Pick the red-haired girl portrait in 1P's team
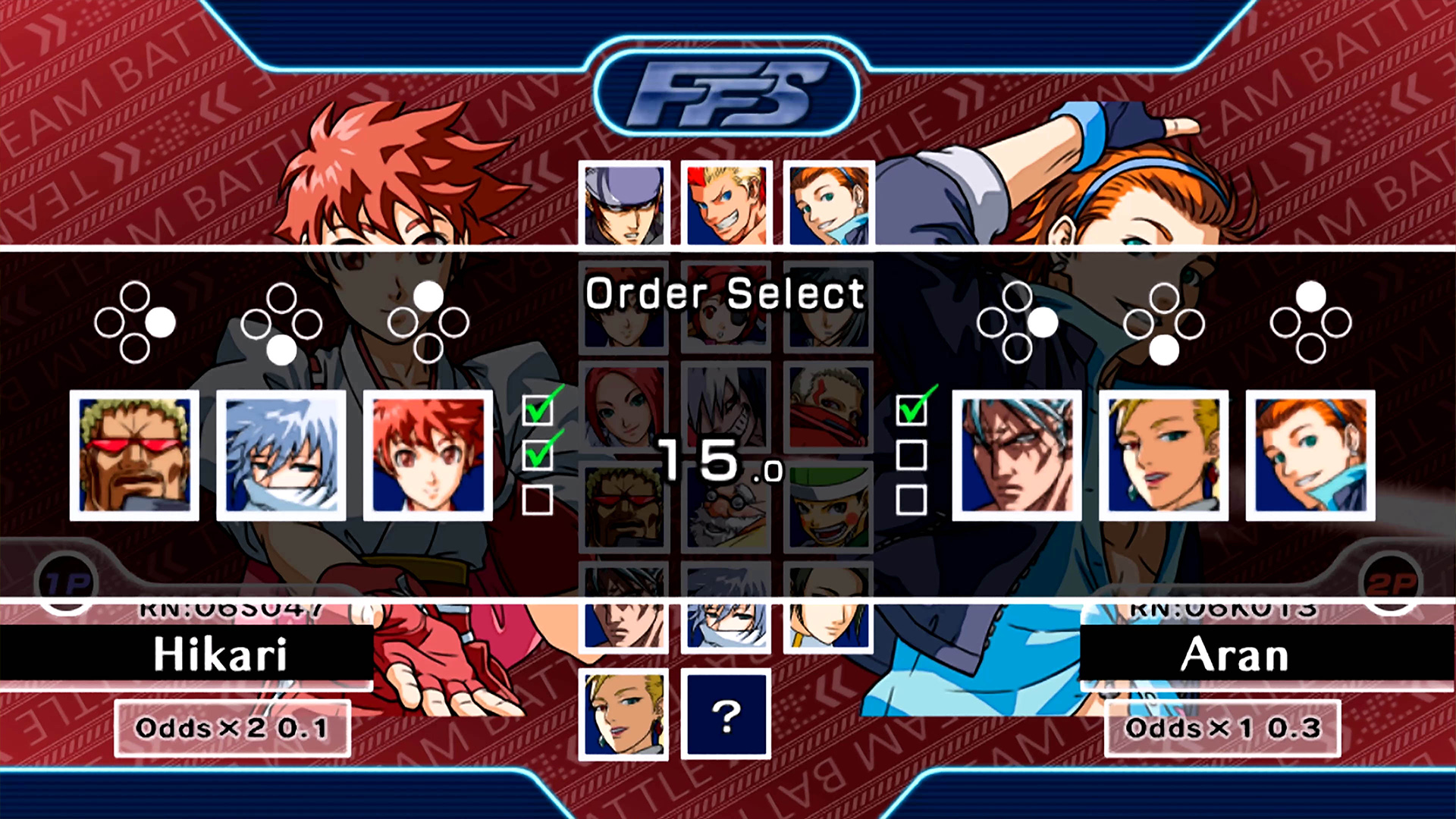This screenshot has width=1456, height=819. click(x=428, y=456)
